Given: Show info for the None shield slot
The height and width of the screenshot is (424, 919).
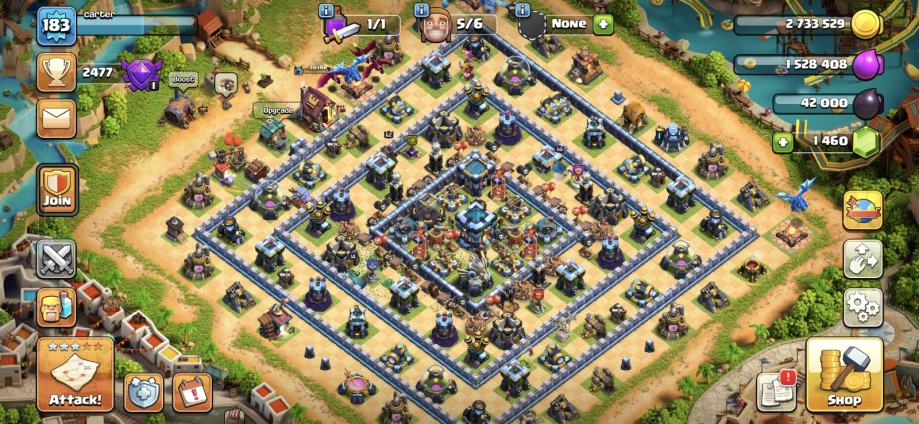Looking at the screenshot, I should 522,11.
